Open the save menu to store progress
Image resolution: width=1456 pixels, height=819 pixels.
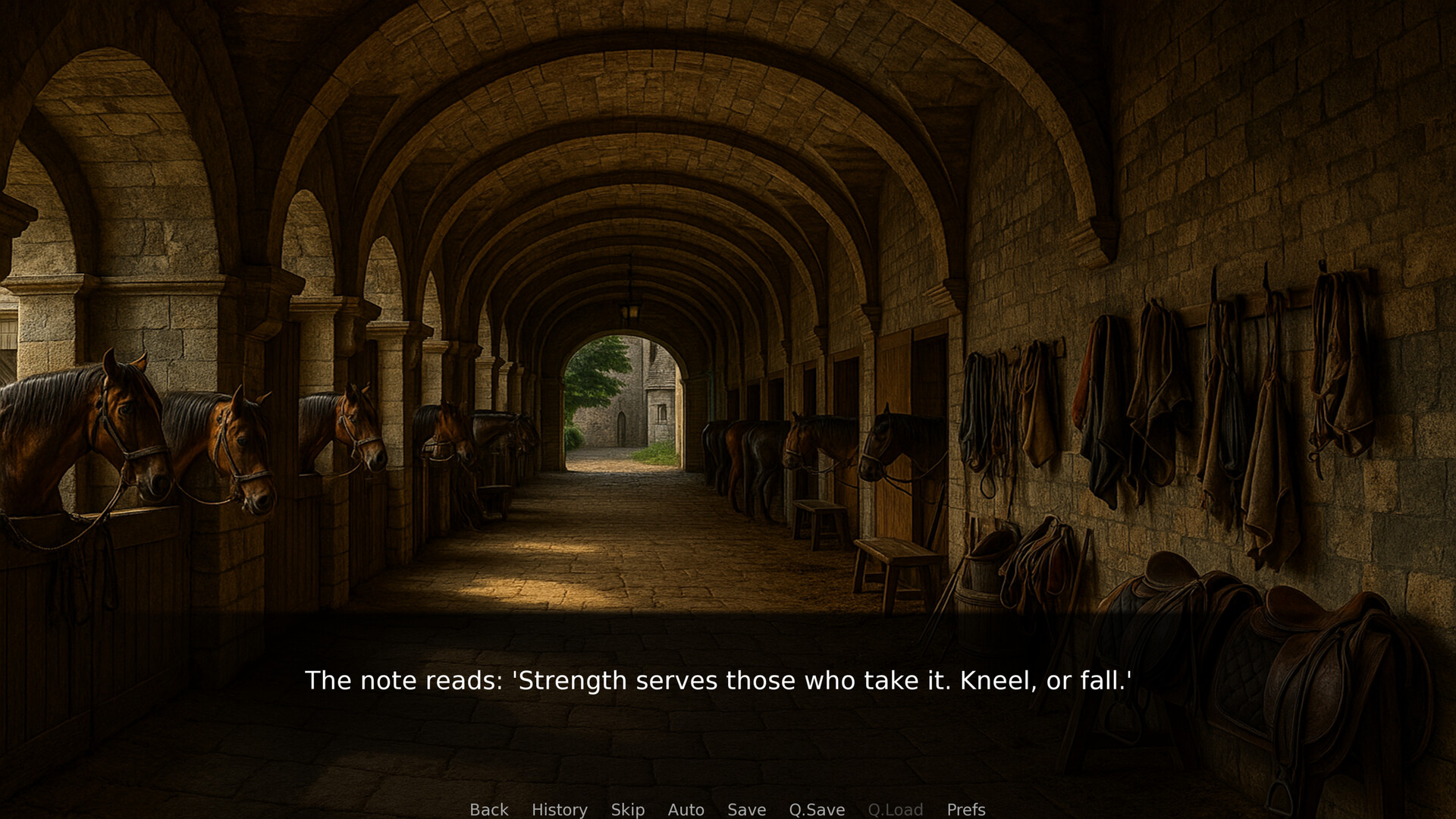click(x=746, y=809)
